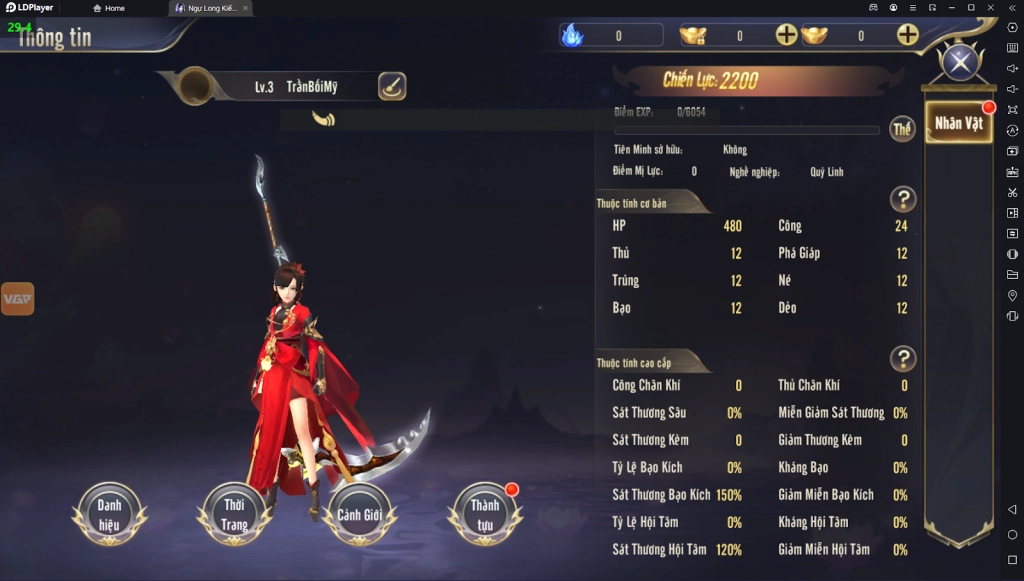Open the Danh hiệu title menu
Viewport: 1024px width, 581px height.
click(109, 514)
